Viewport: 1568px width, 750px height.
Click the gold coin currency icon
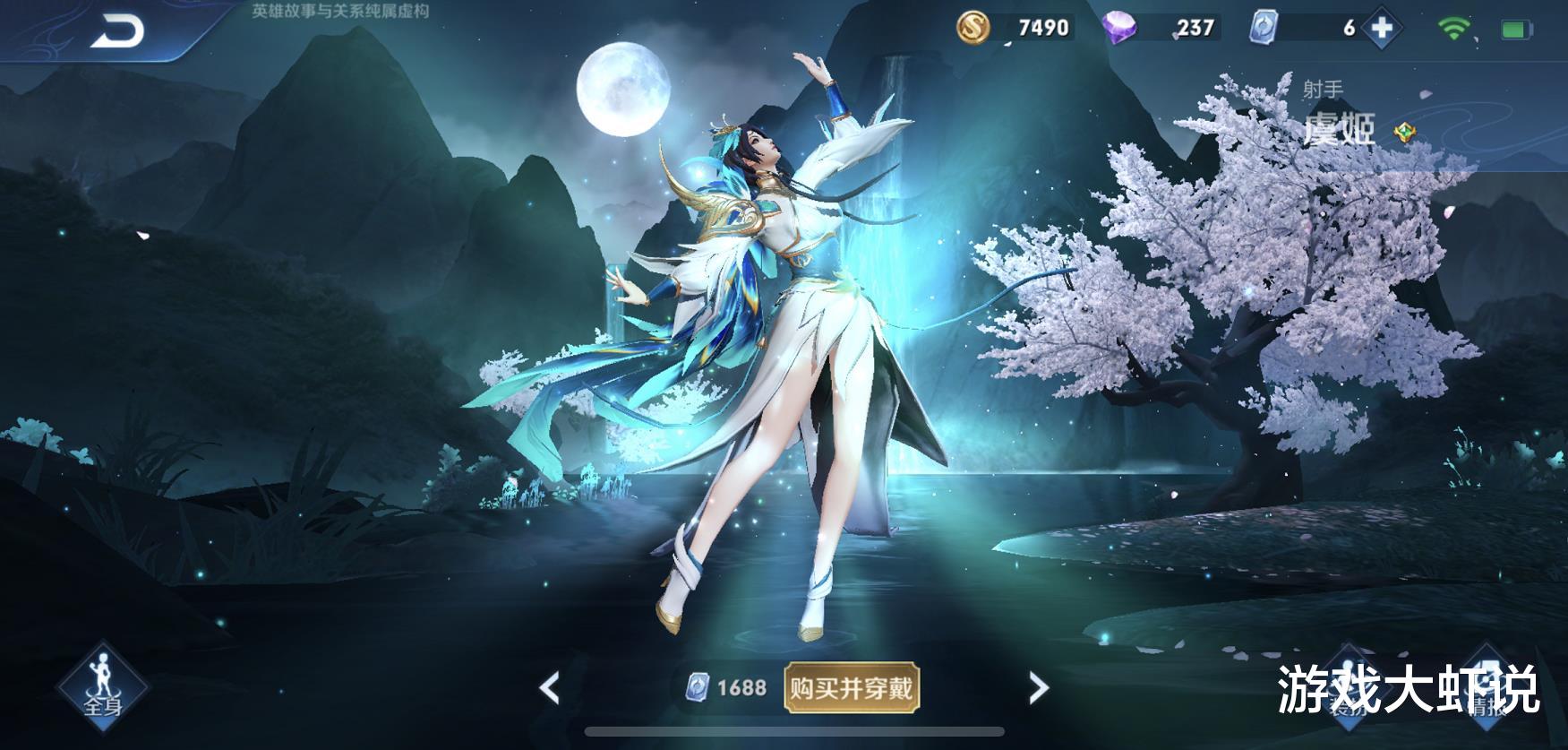pos(976,28)
